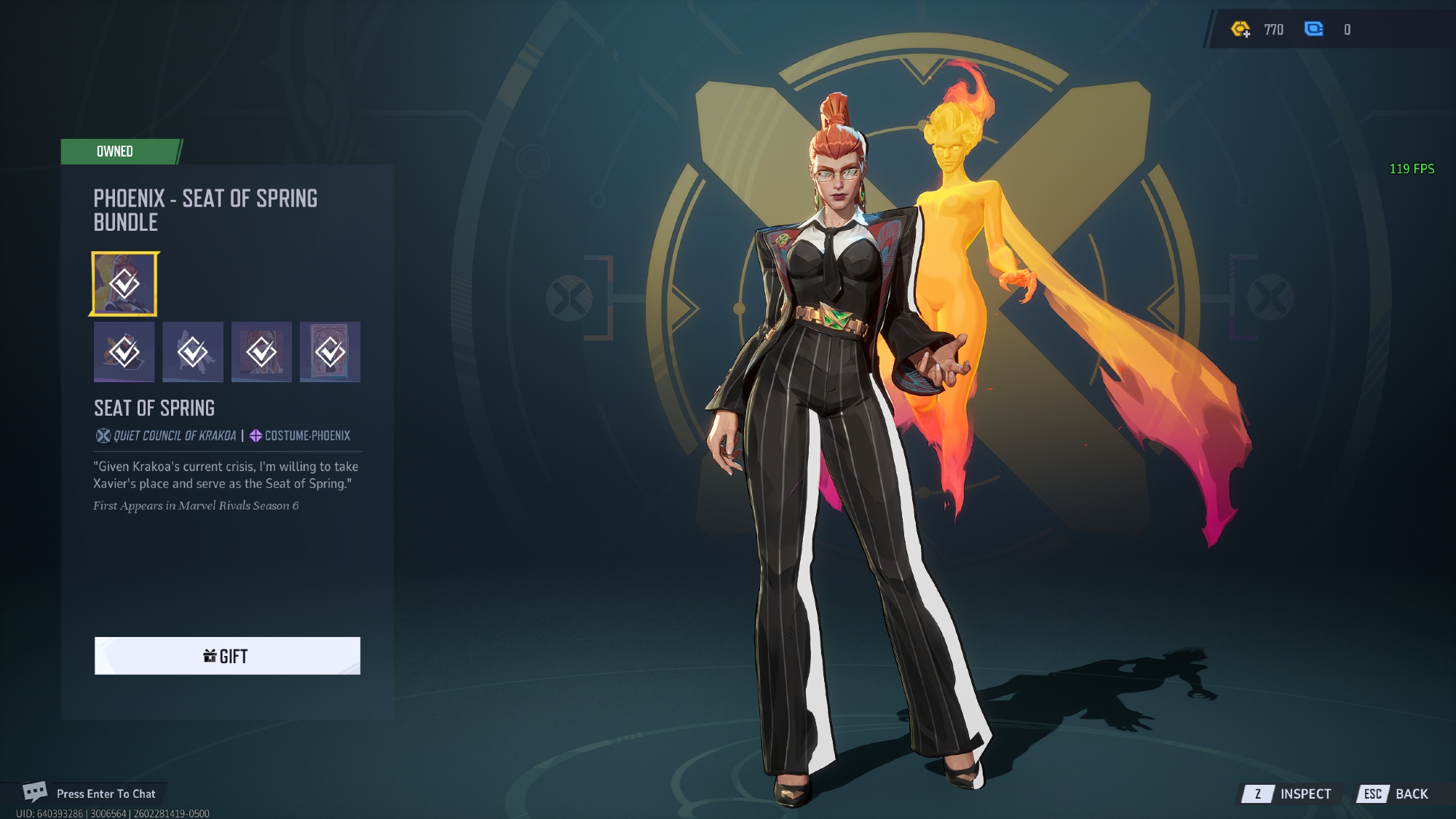Select the highlighted Phoenix costume thumbnail
Screen dimensions: 1456x819
tap(124, 284)
